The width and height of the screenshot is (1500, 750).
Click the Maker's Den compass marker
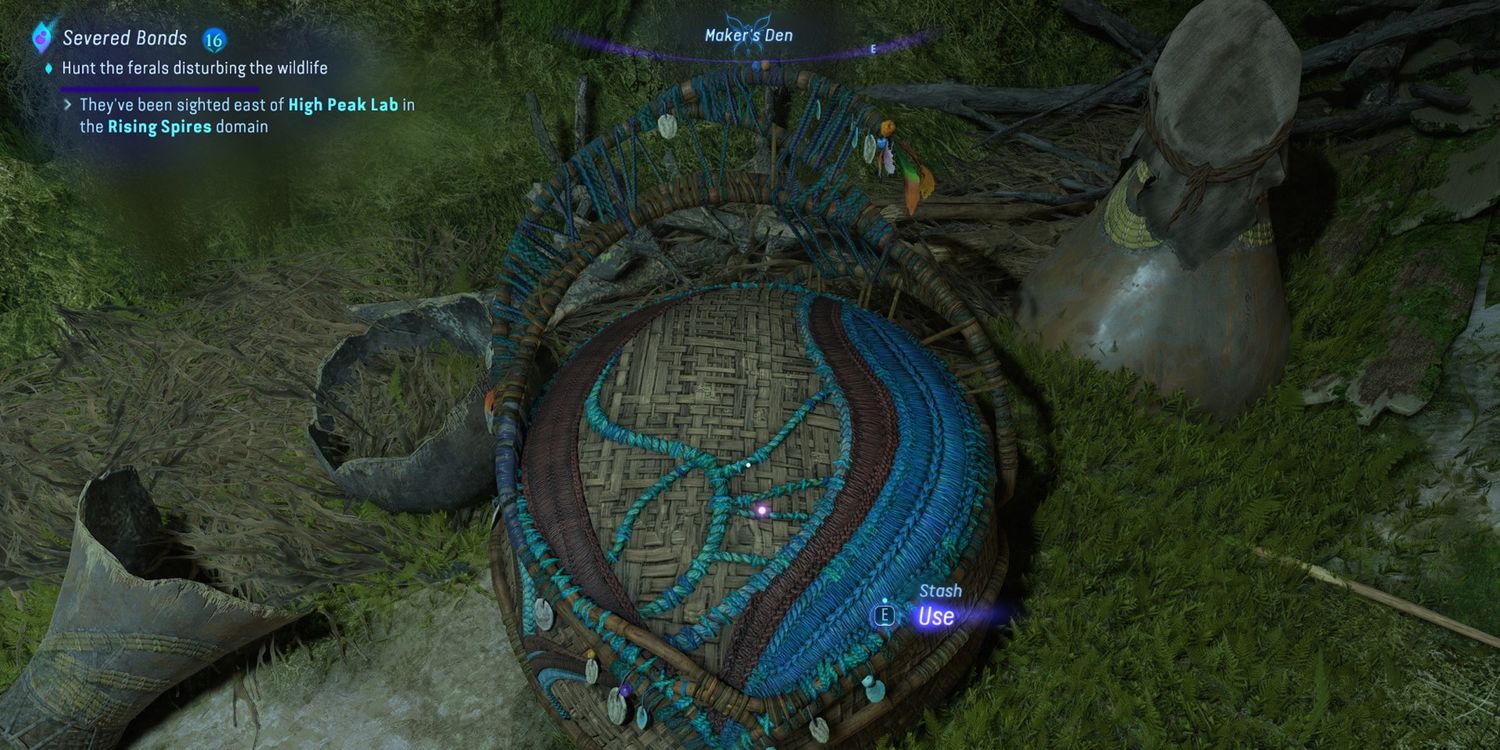[x=747, y=36]
